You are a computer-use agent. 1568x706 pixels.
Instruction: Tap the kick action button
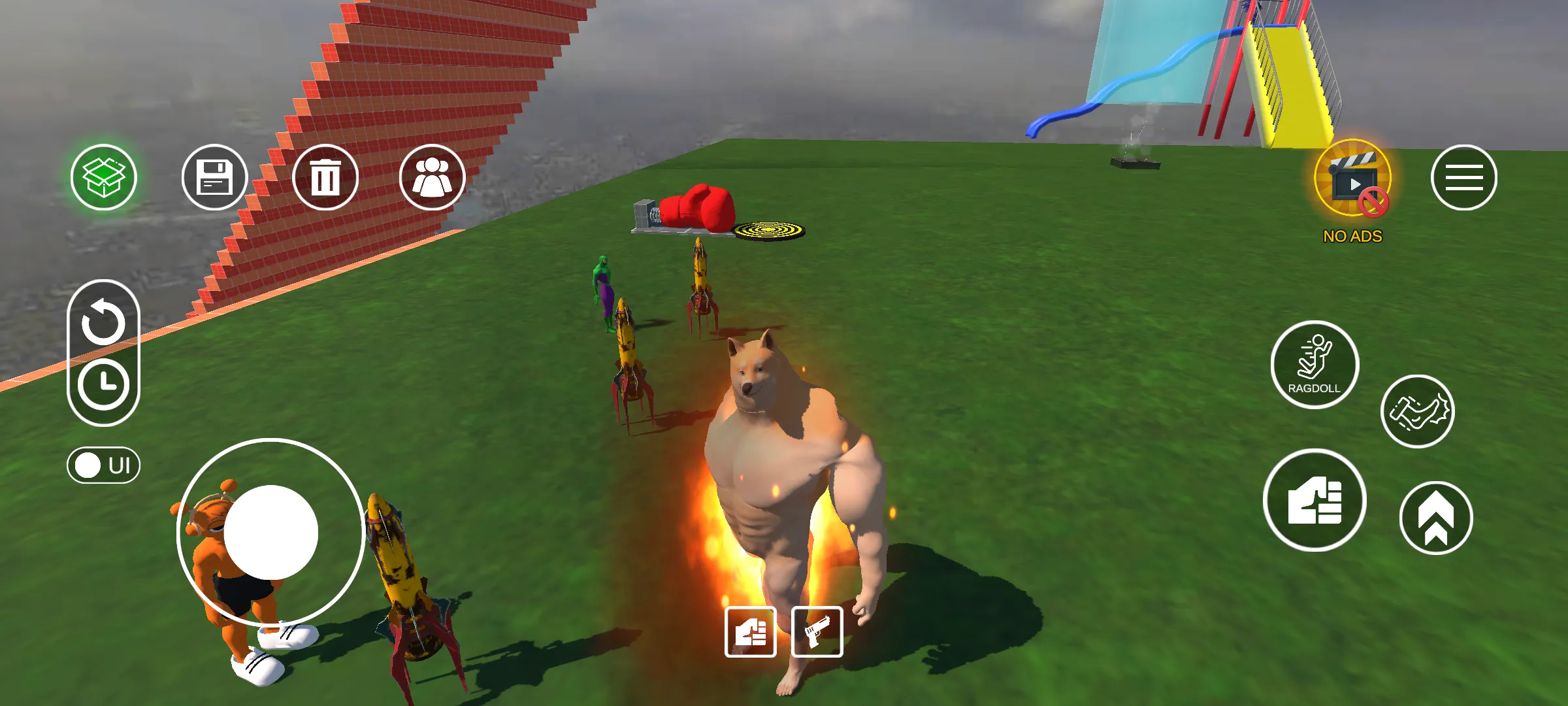pos(1417,412)
